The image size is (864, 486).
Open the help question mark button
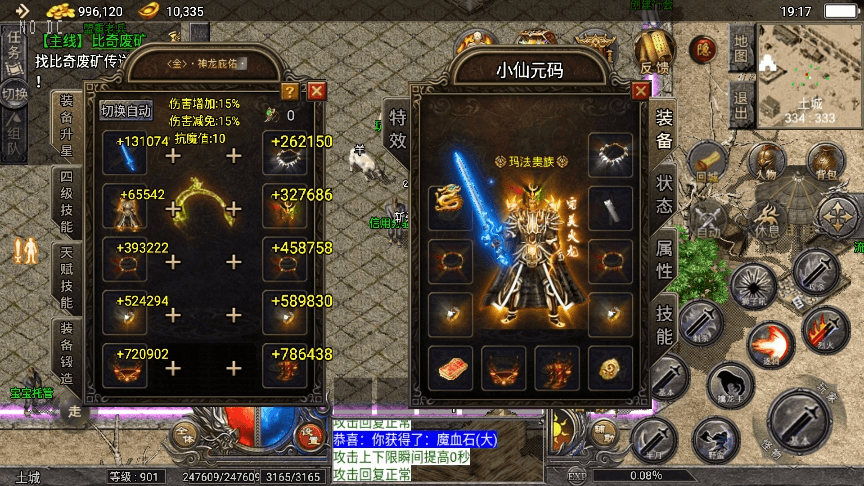290,91
